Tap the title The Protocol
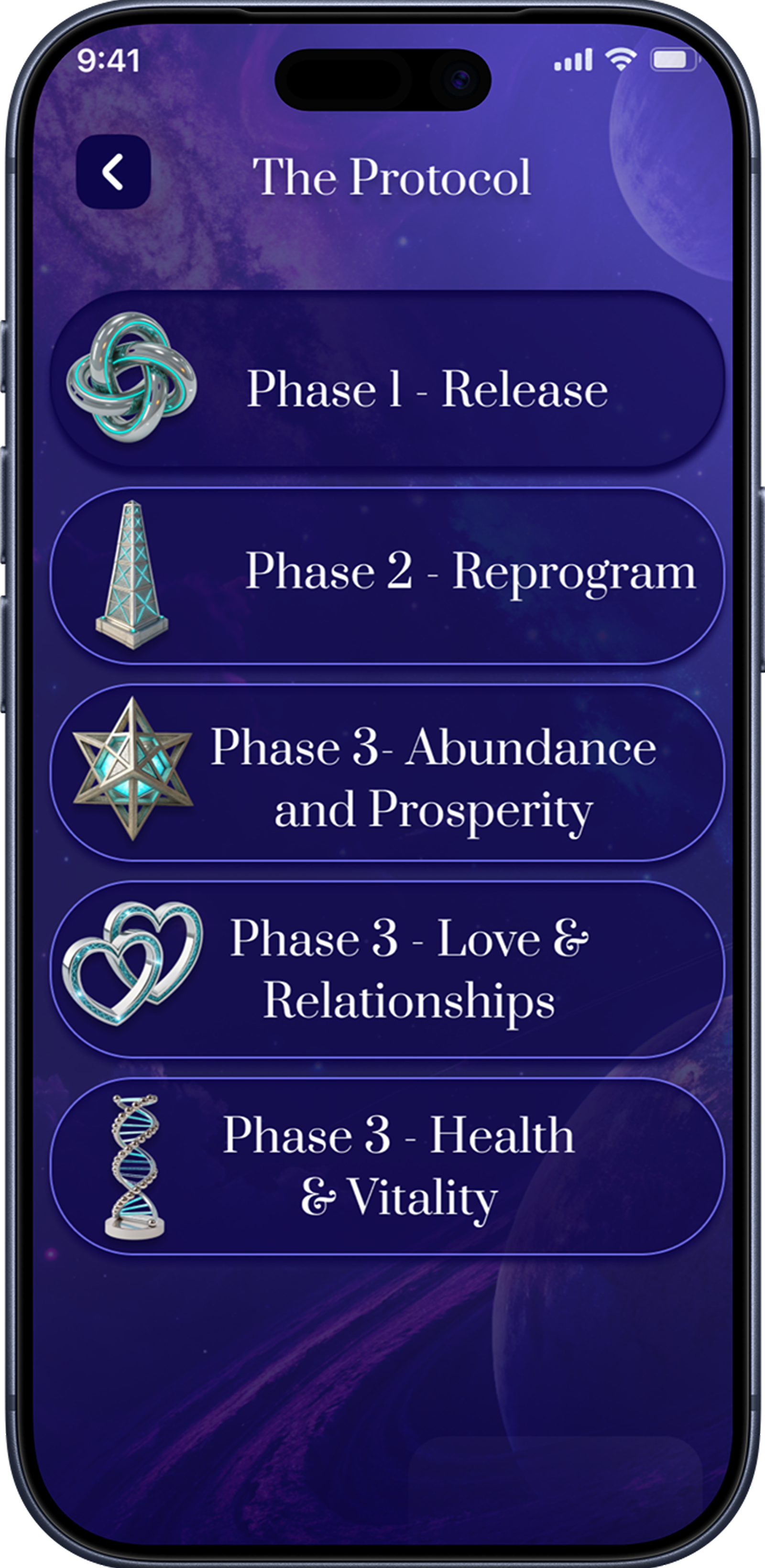 point(395,176)
